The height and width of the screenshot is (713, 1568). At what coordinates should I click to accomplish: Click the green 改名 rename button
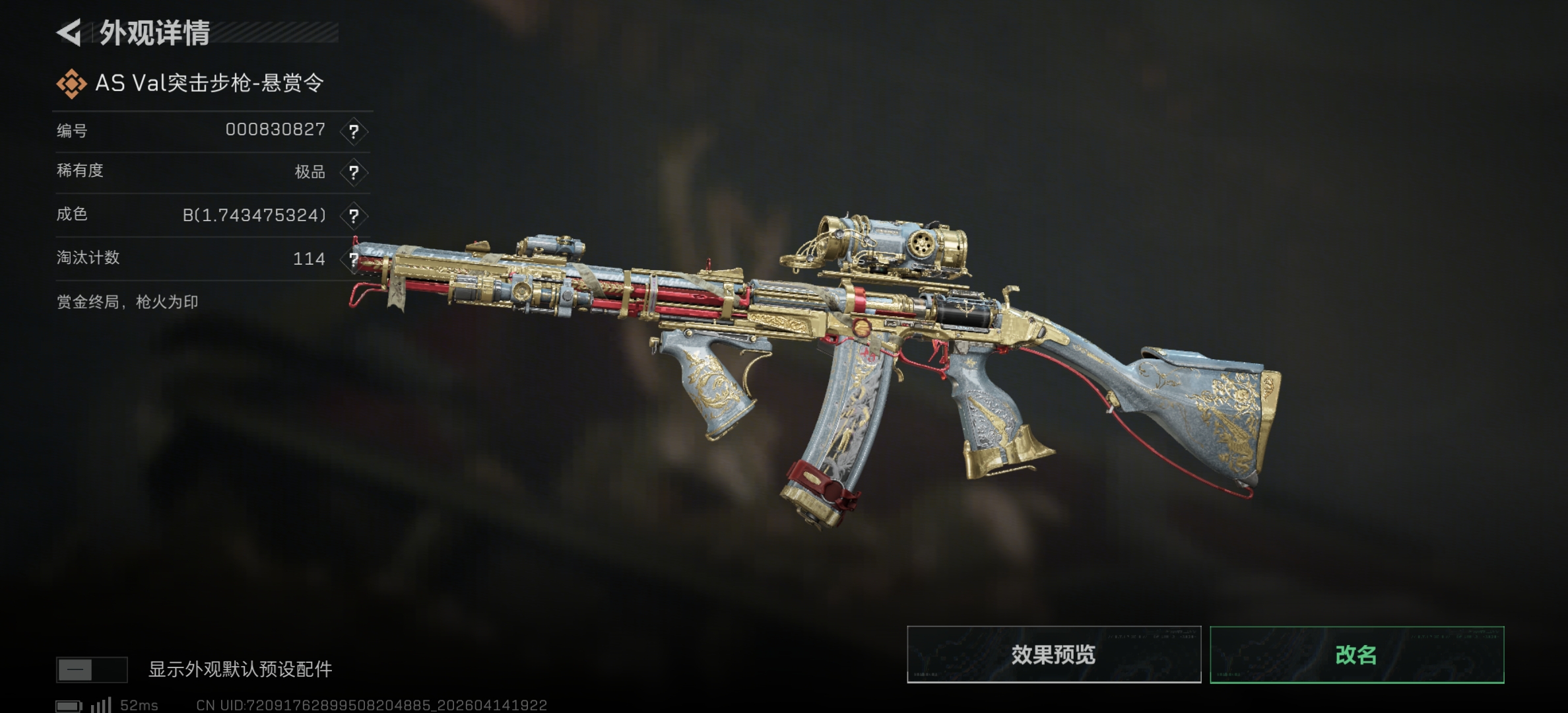(1357, 654)
